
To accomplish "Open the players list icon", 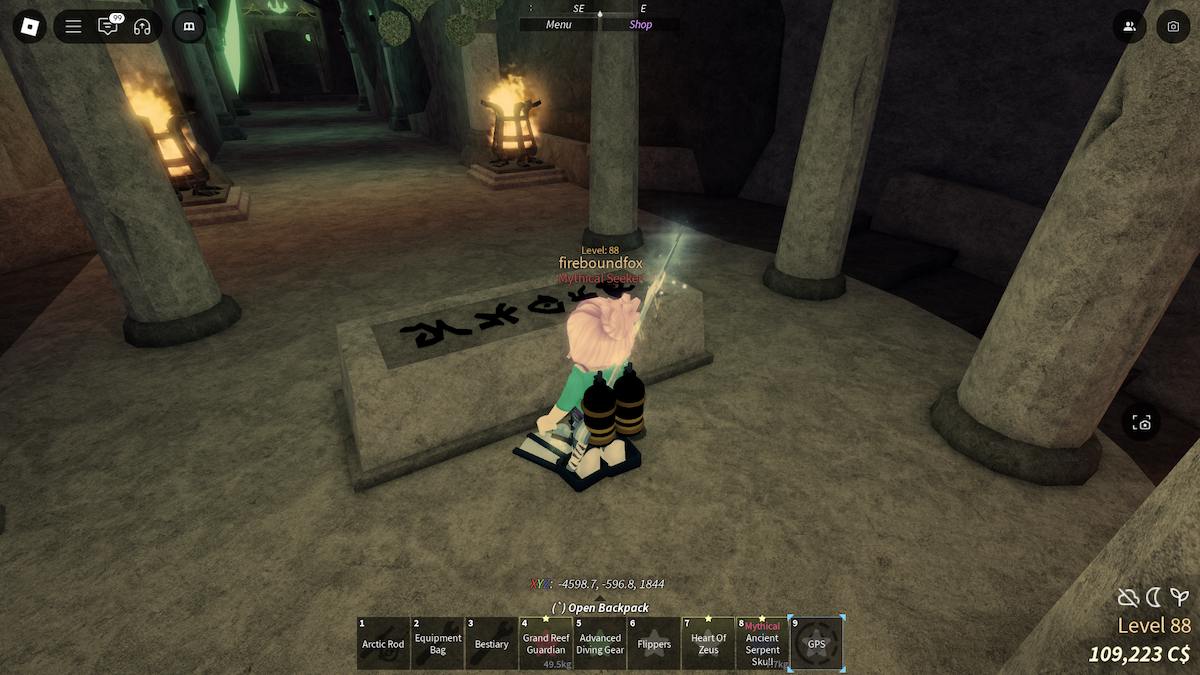I will [1129, 26].
